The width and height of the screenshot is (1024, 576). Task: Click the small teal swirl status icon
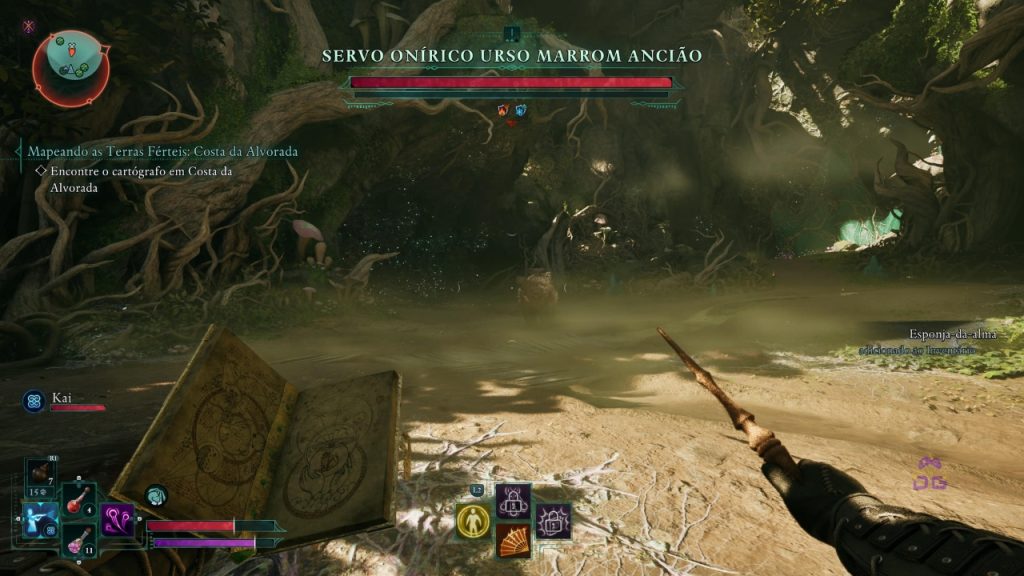tap(156, 494)
